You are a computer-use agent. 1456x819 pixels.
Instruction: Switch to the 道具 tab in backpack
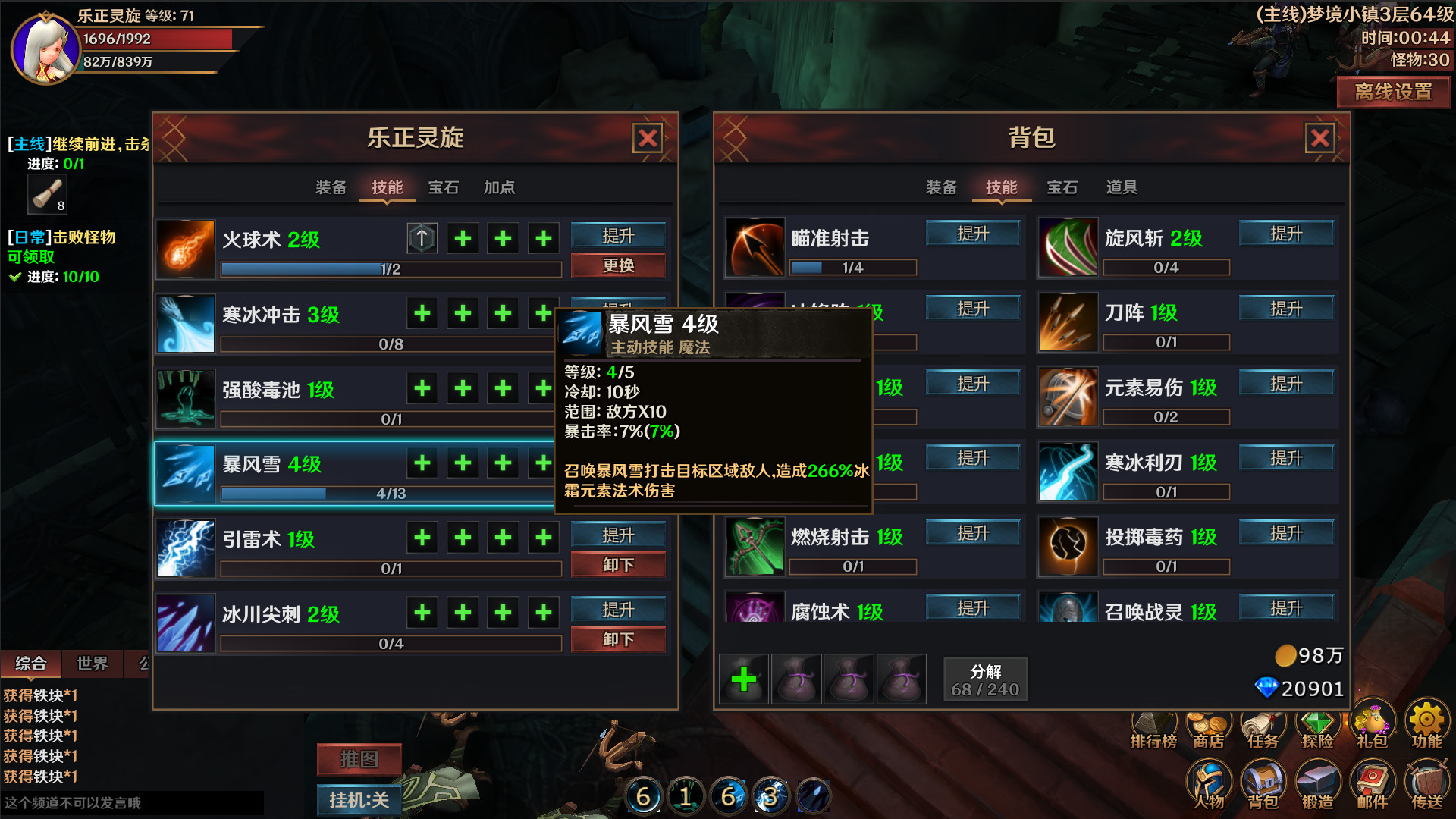tap(1120, 187)
